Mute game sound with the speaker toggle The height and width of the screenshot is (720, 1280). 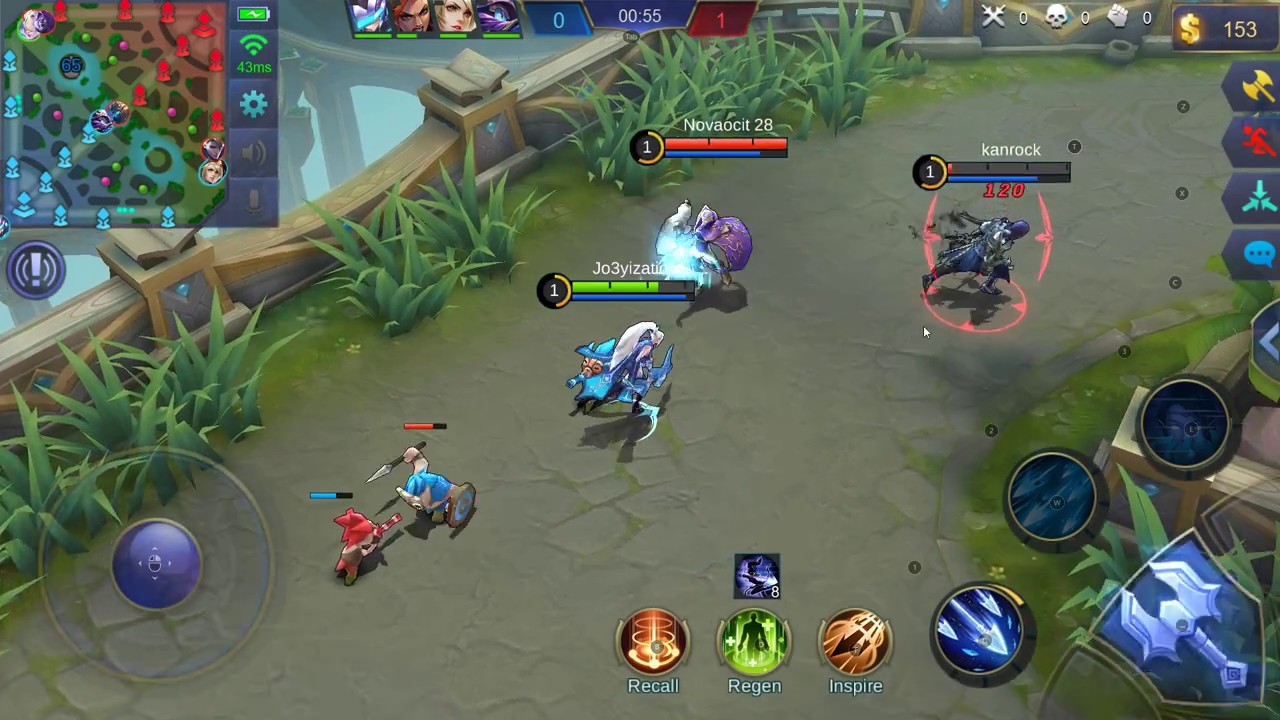(x=253, y=152)
